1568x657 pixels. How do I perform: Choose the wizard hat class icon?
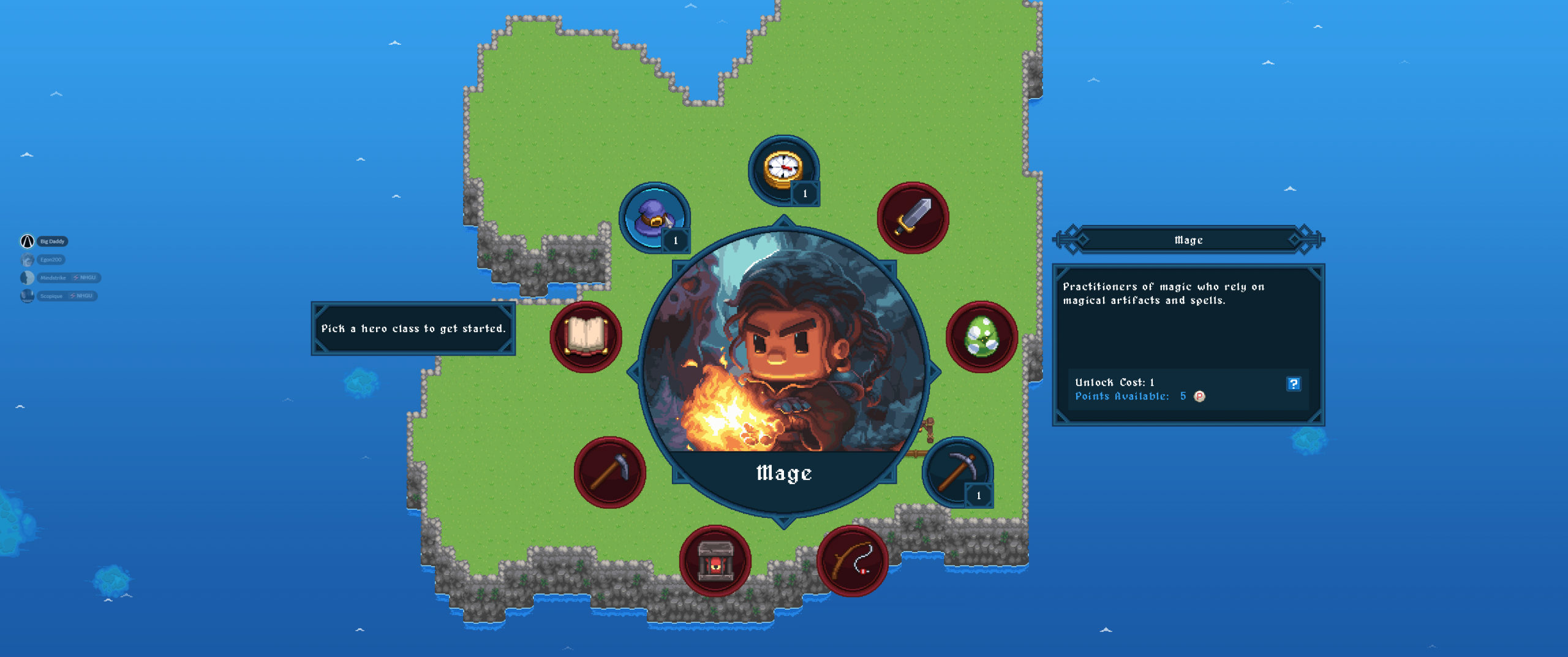click(x=654, y=218)
